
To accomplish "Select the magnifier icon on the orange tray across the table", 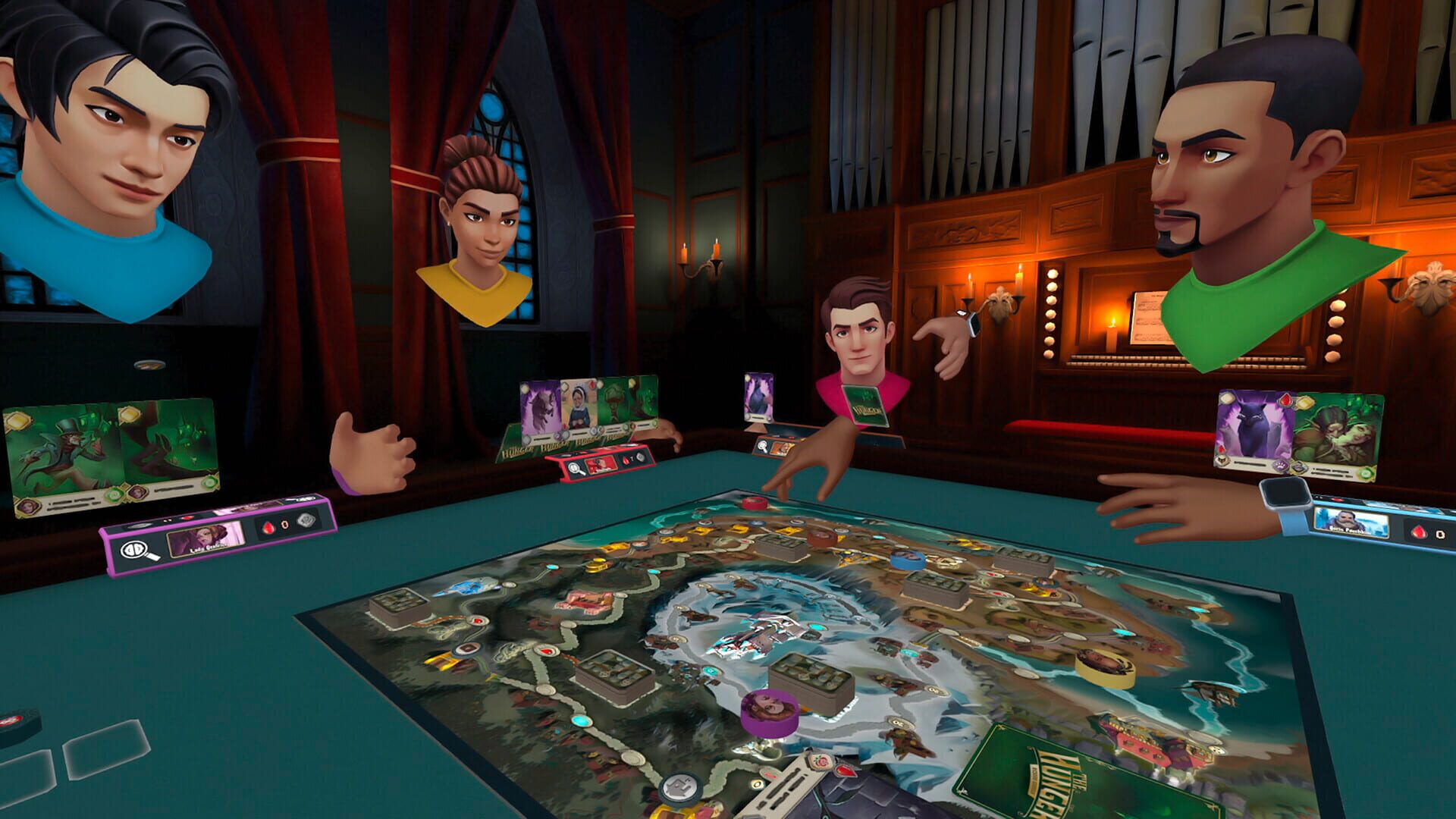I will tap(763, 448).
